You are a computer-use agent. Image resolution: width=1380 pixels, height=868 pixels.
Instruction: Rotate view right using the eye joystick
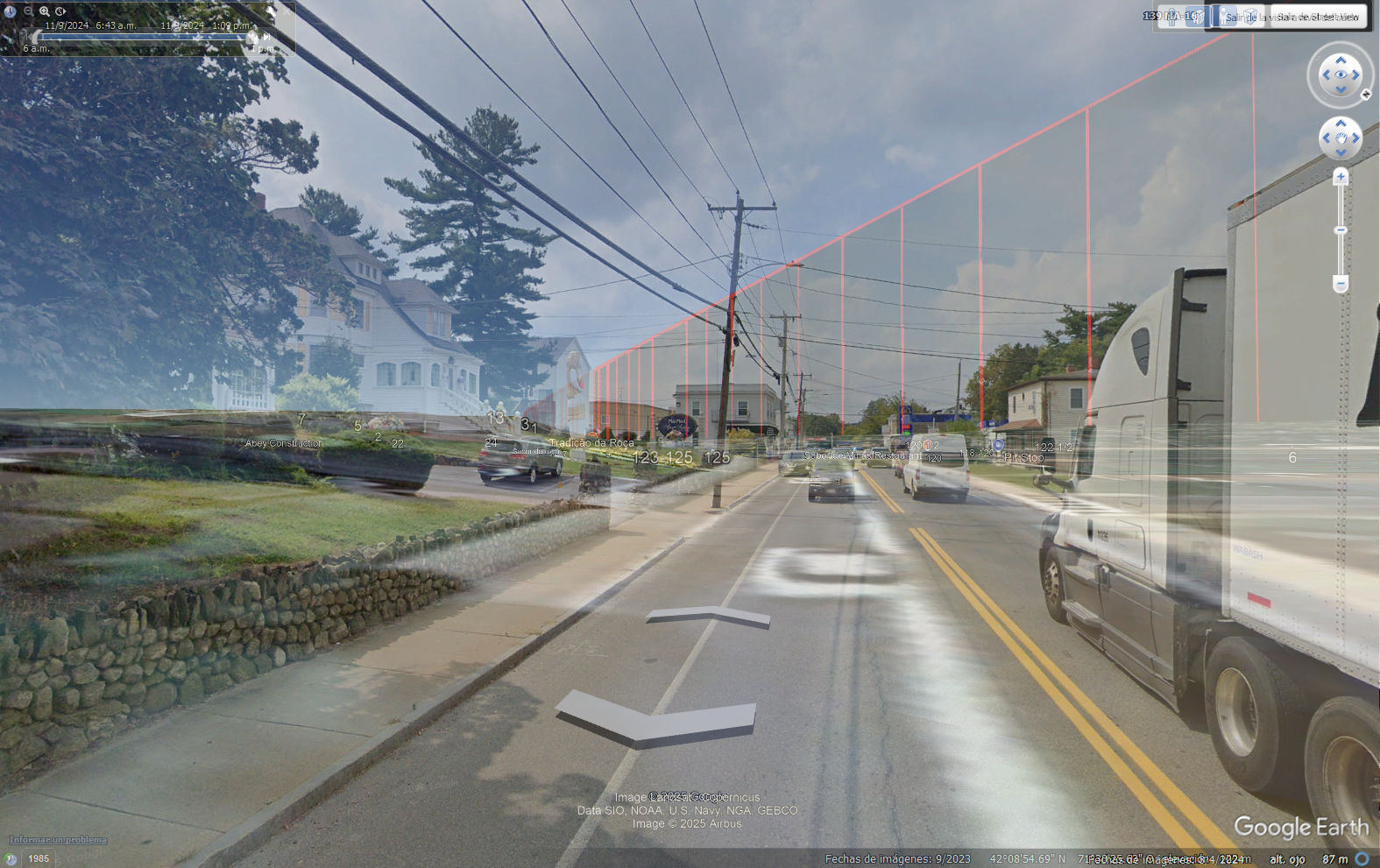(x=1356, y=75)
